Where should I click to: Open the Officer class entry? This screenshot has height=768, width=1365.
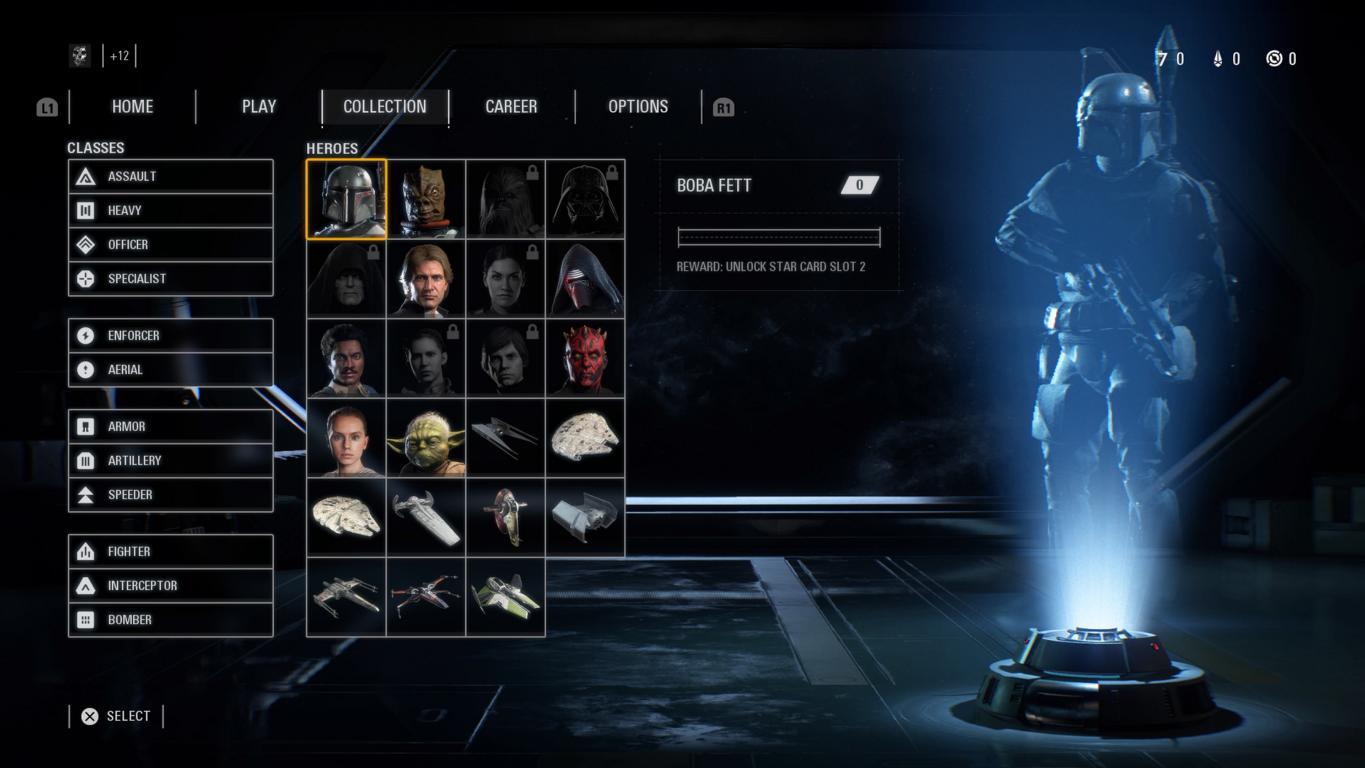coord(170,245)
